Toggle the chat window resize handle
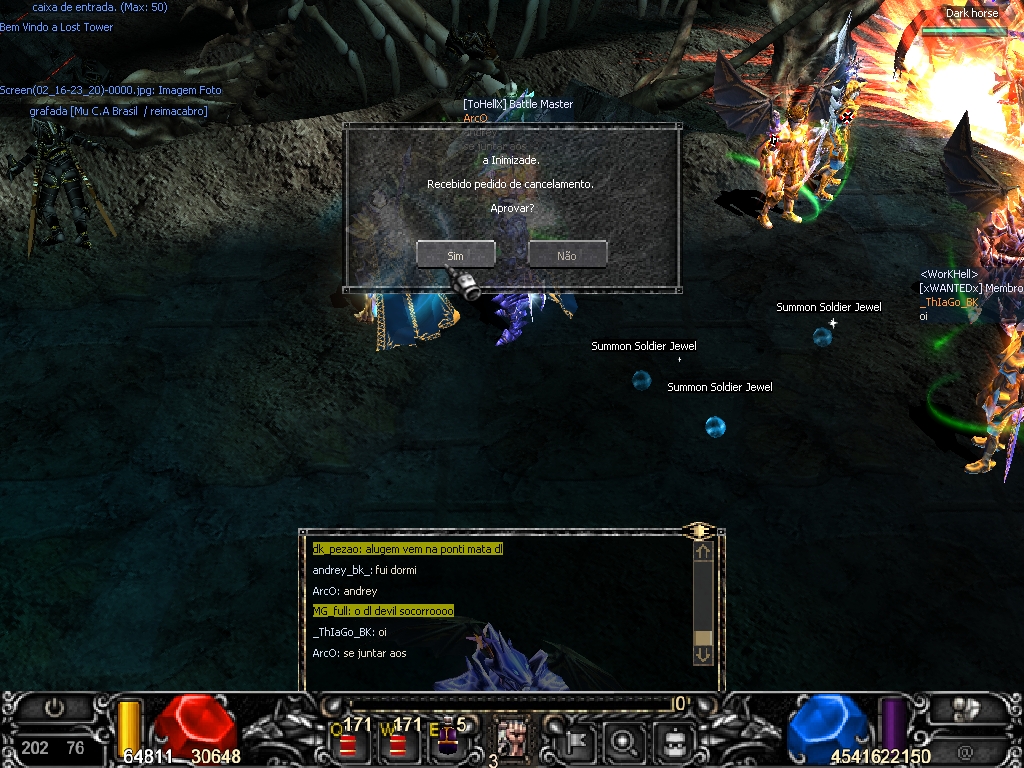This screenshot has height=768, width=1024. [x=699, y=530]
